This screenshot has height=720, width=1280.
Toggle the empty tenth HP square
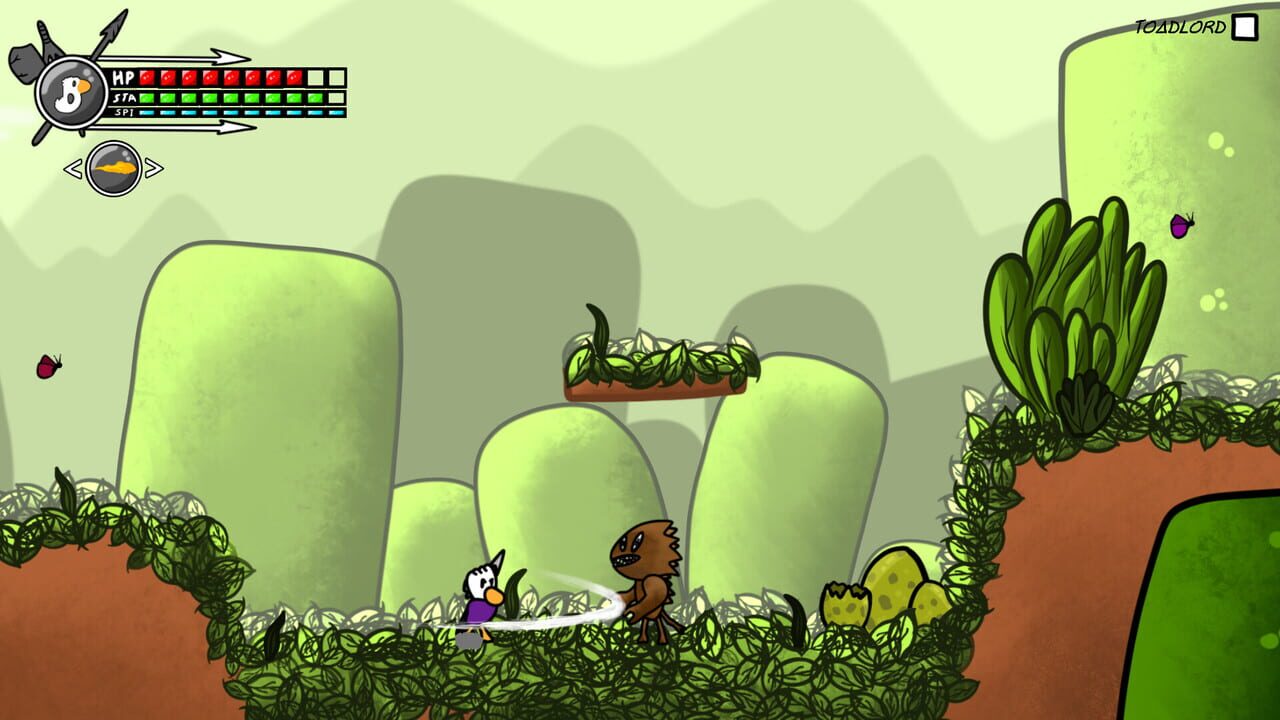pos(335,77)
